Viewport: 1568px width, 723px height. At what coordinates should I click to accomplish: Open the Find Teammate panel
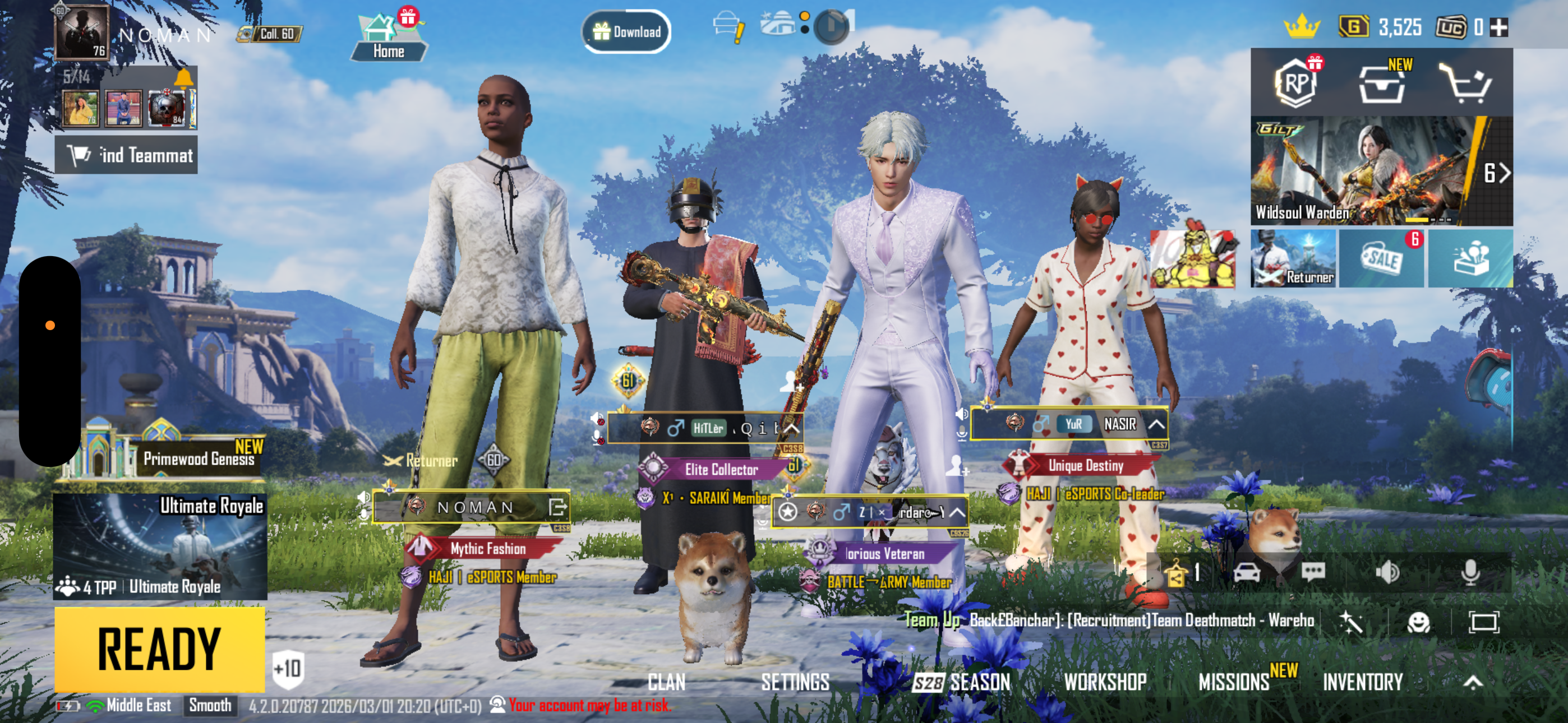[x=127, y=156]
